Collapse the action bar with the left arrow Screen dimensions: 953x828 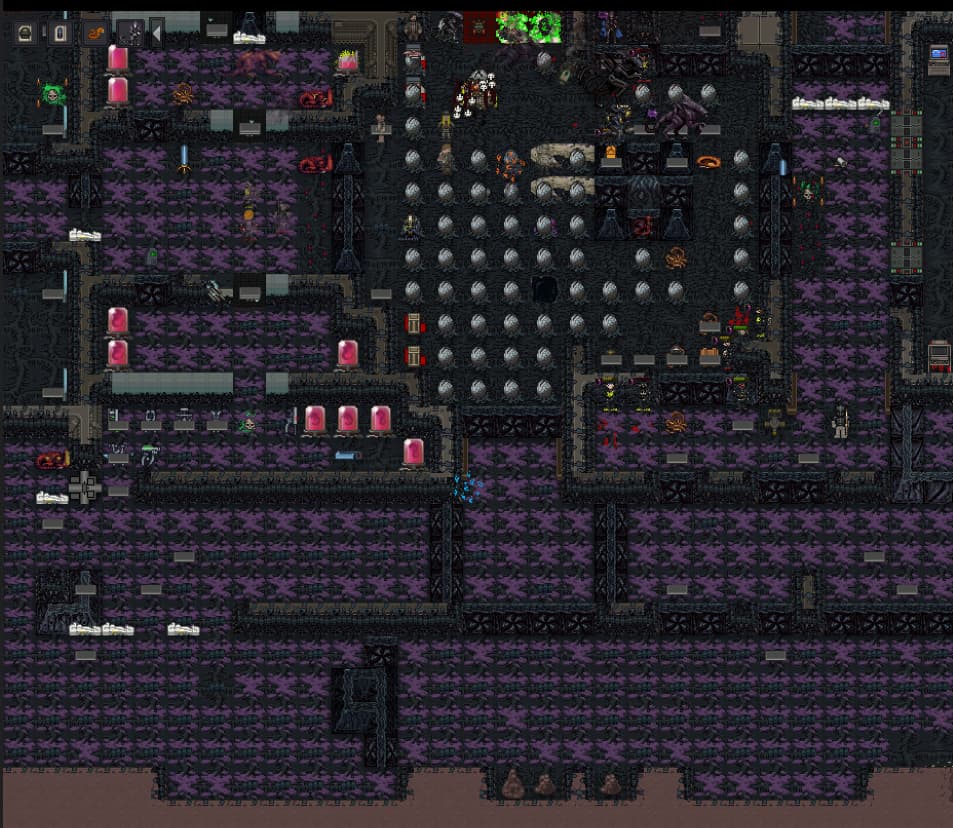(x=156, y=33)
